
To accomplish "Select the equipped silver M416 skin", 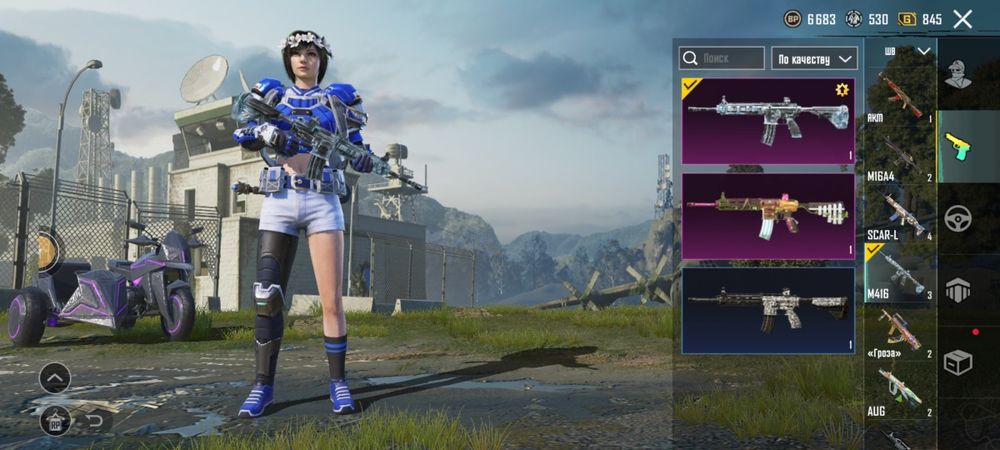I will click(768, 121).
